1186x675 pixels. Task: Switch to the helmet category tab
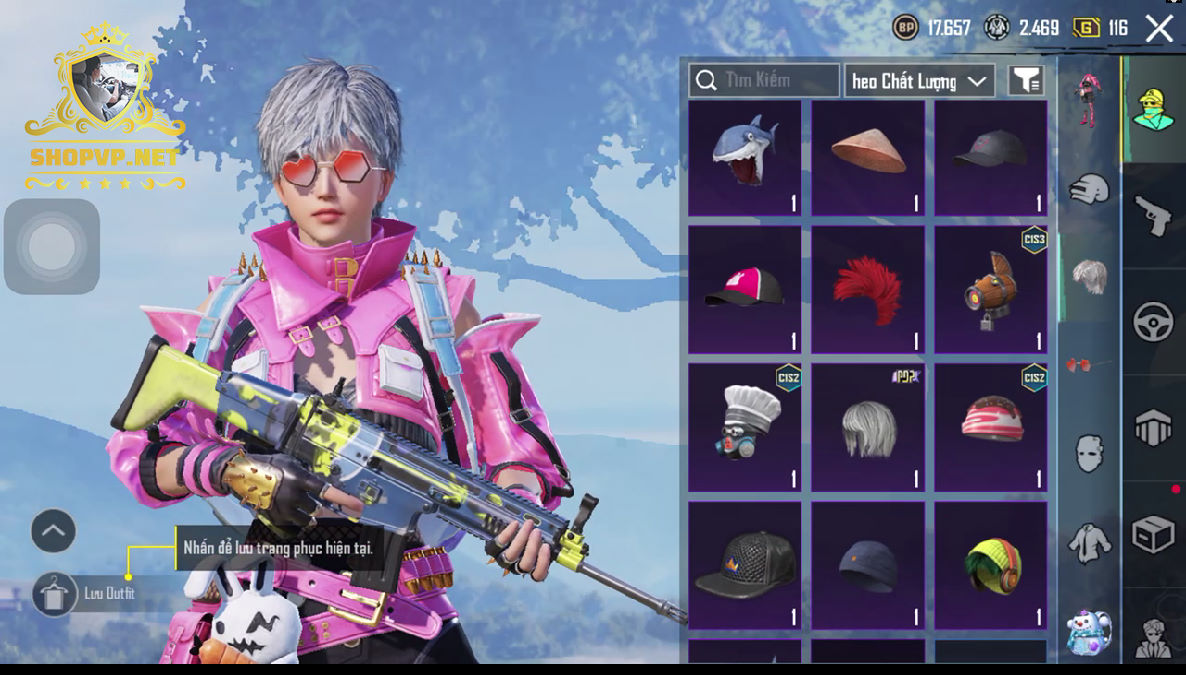point(1089,189)
